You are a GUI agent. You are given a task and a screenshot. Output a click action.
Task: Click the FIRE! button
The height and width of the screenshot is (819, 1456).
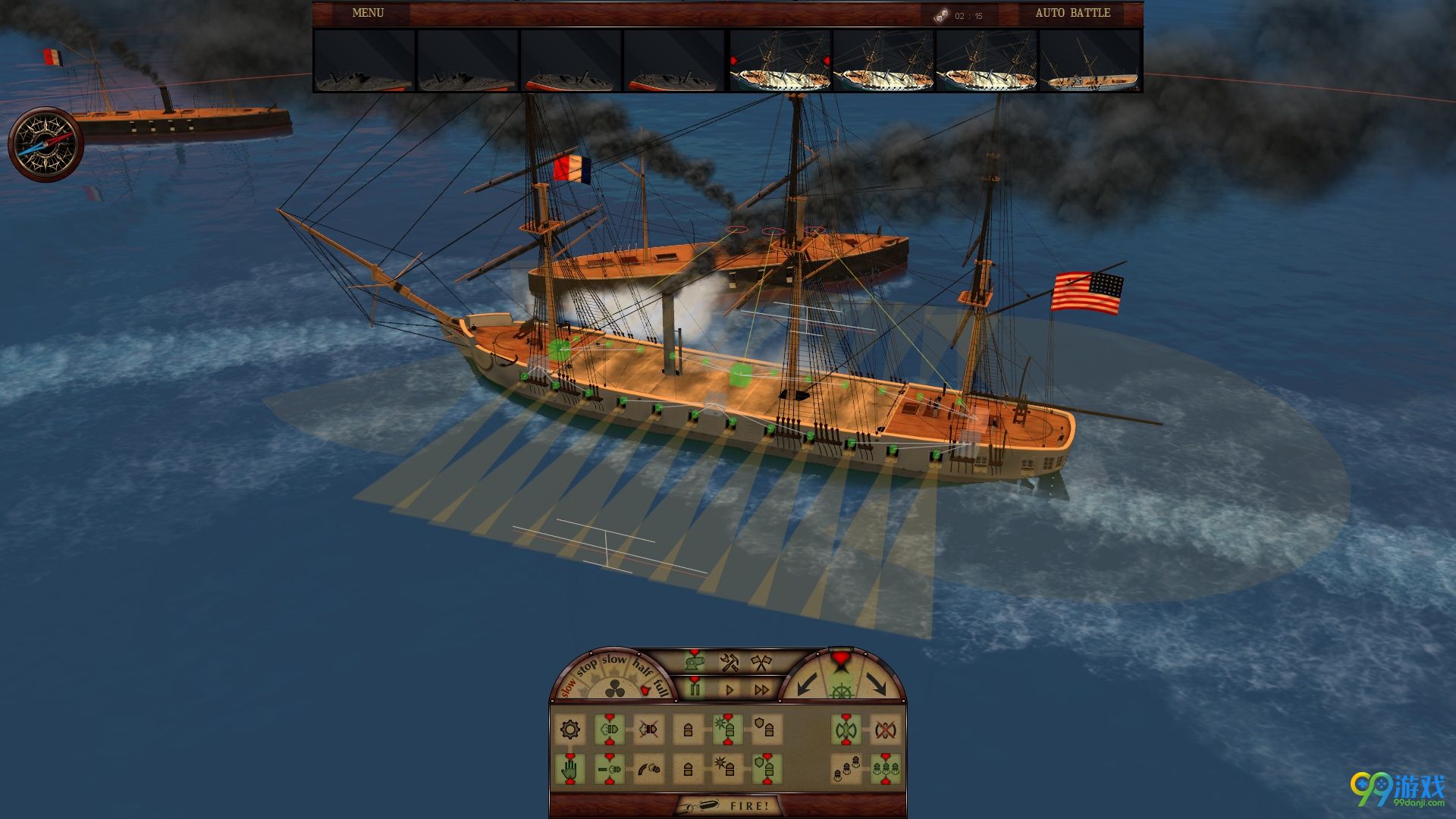(728, 805)
